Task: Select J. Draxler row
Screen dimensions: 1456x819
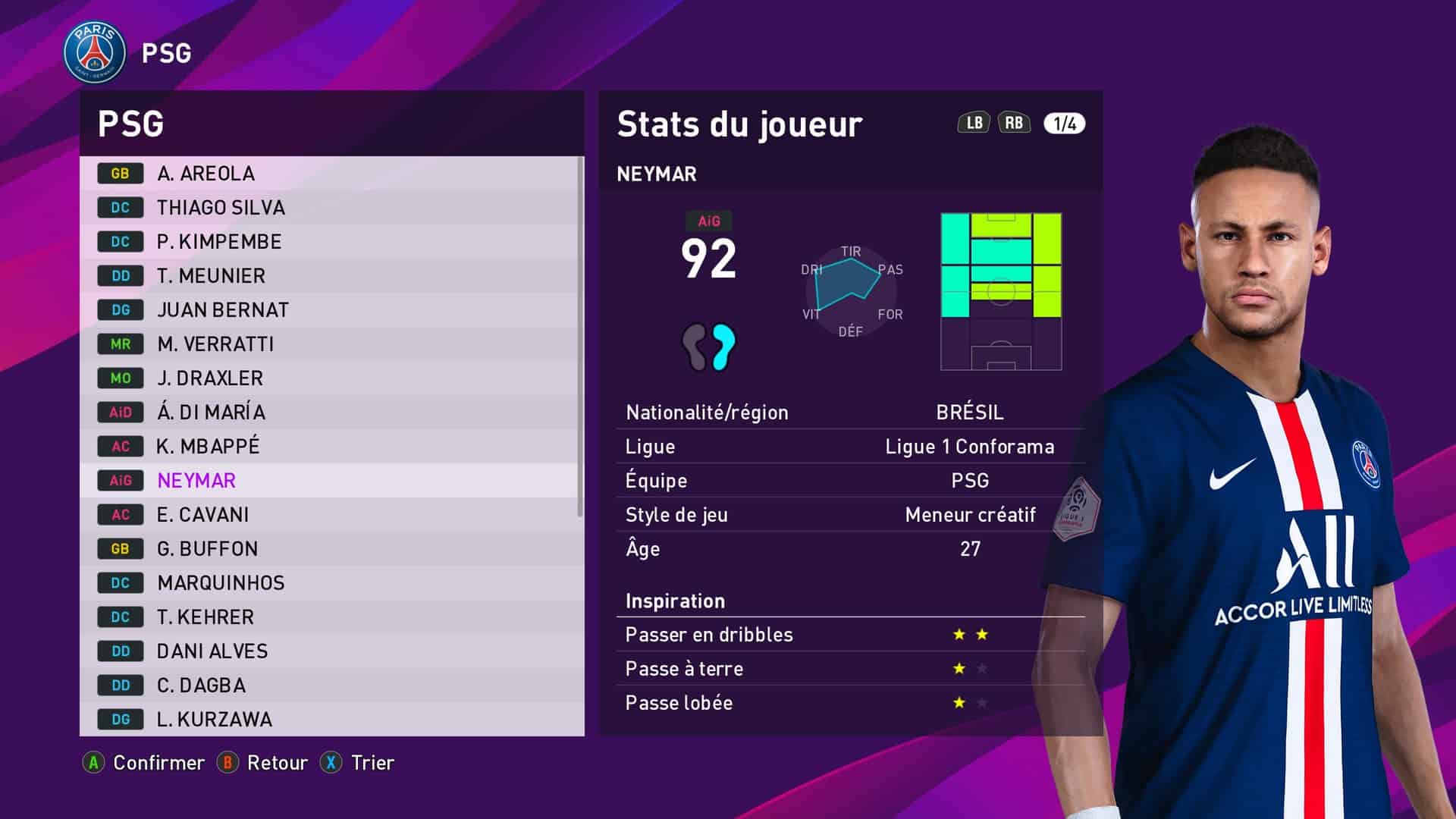Action: pos(331,378)
